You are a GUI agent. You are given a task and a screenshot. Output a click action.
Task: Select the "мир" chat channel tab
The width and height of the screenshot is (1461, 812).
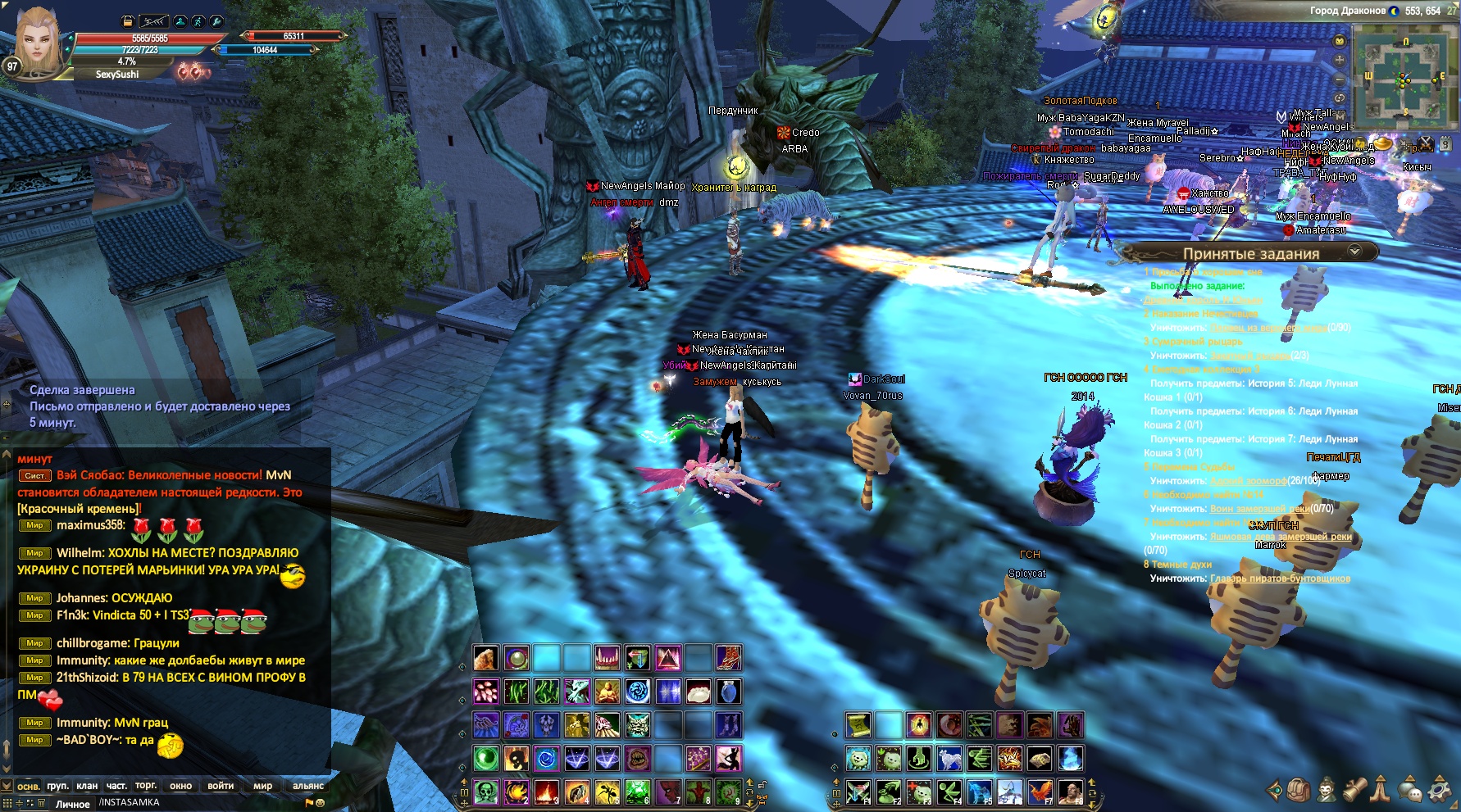pos(262,786)
